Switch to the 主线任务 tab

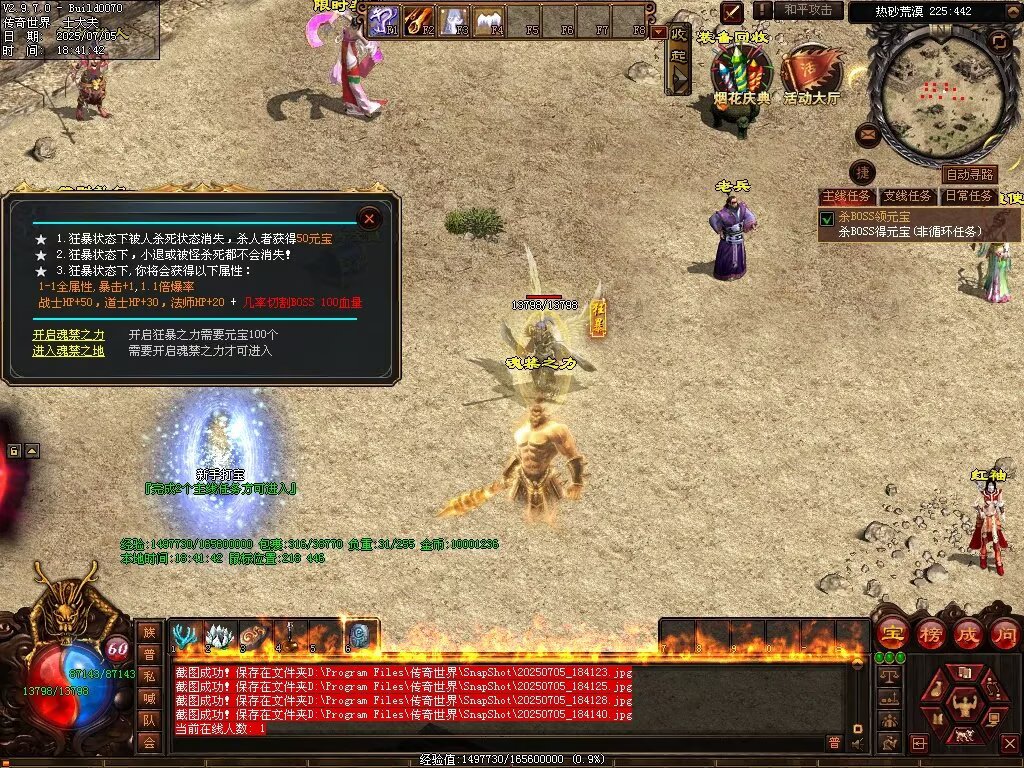(847, 196)
